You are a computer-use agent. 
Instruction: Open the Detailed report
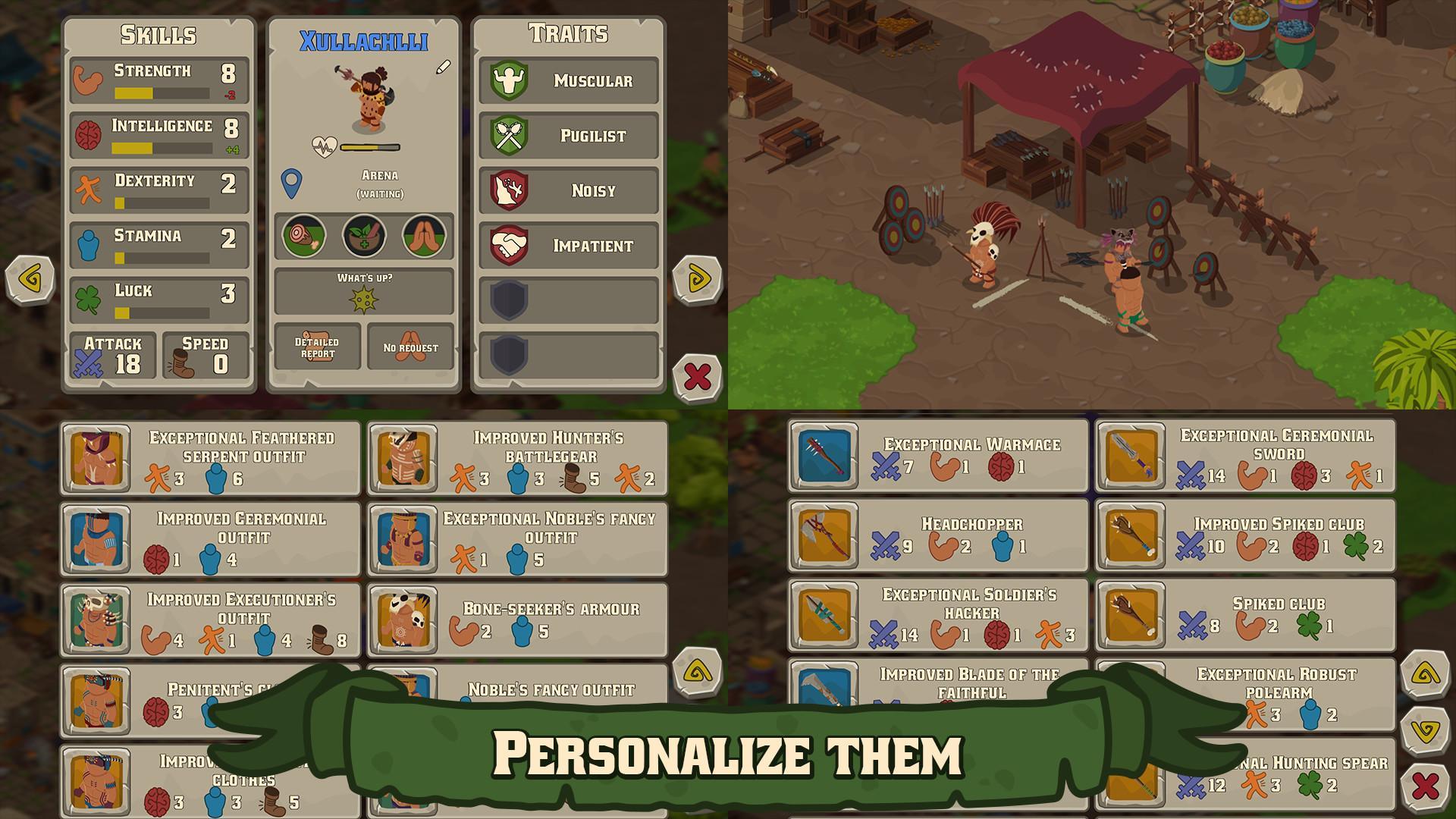(x=318, y=347)
